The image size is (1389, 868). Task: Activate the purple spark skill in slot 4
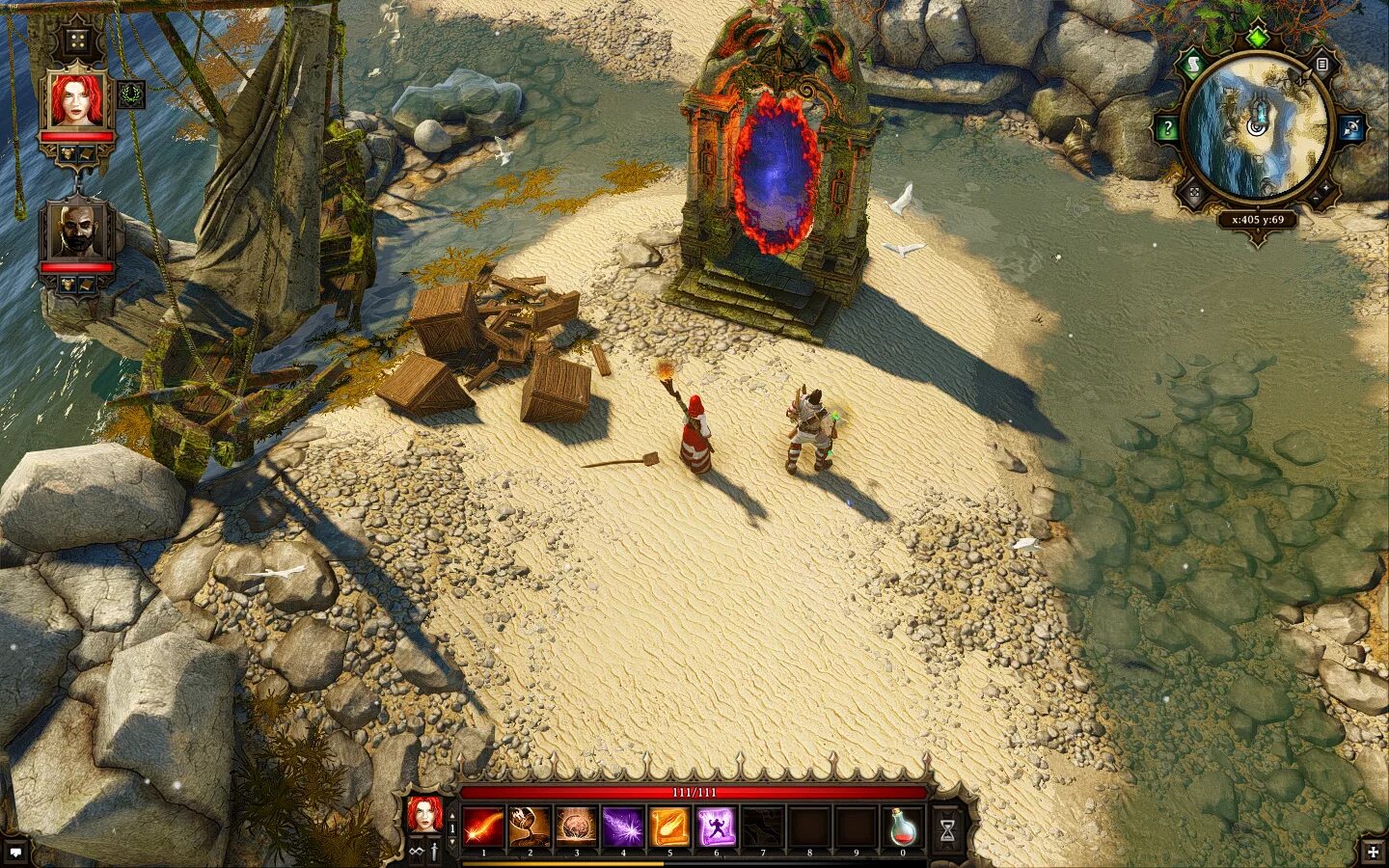(x=623, y=827)
